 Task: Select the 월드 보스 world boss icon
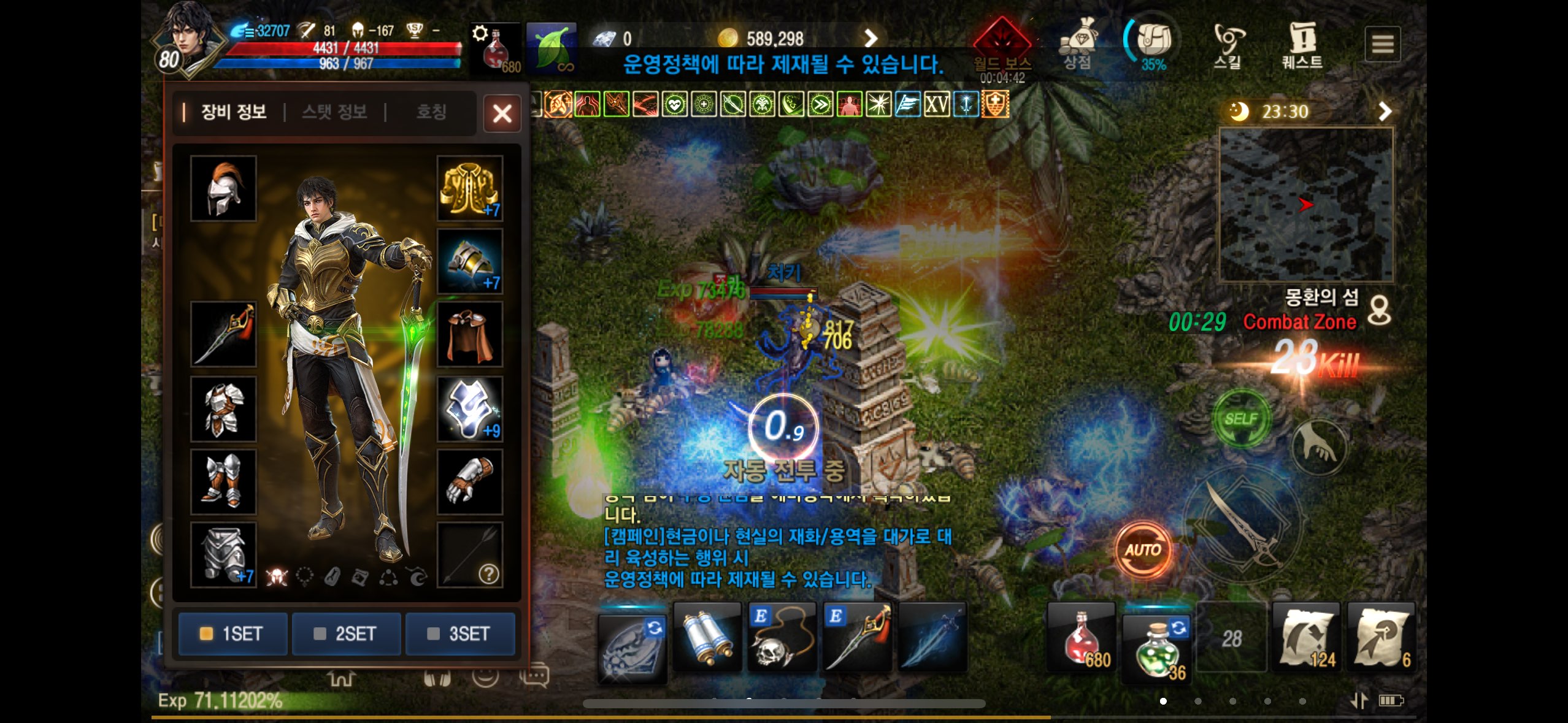tap(1004, 37)
